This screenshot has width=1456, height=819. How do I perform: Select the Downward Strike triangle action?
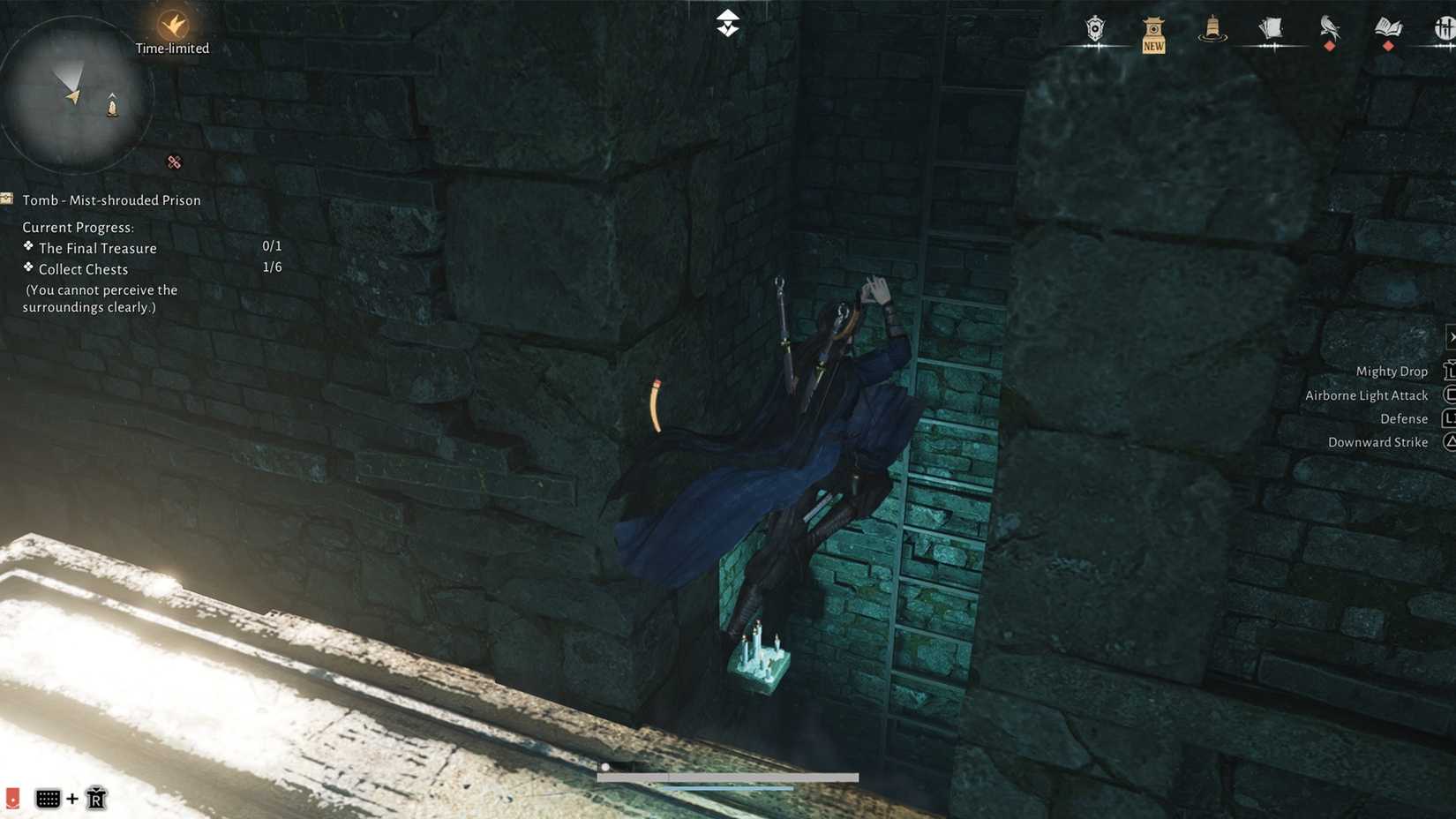click(x=1377, y=441)
